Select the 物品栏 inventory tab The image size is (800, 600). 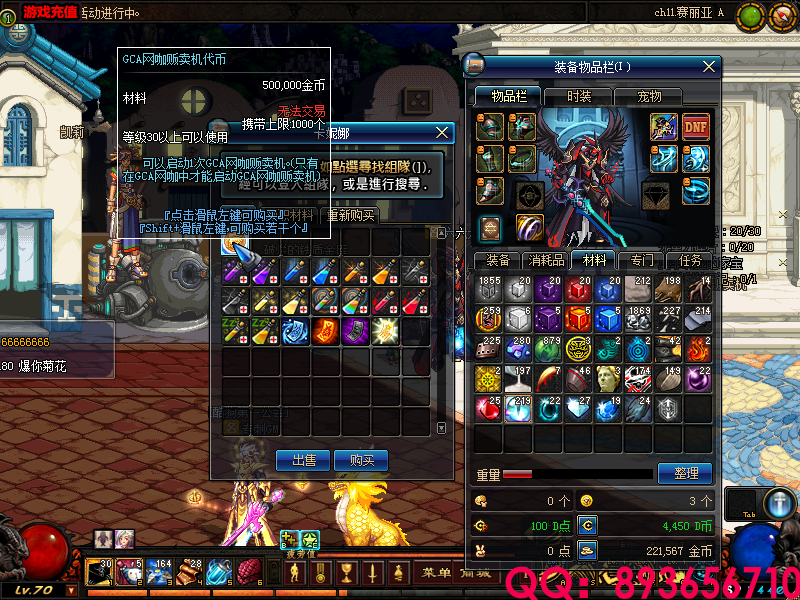coord(508,96)
